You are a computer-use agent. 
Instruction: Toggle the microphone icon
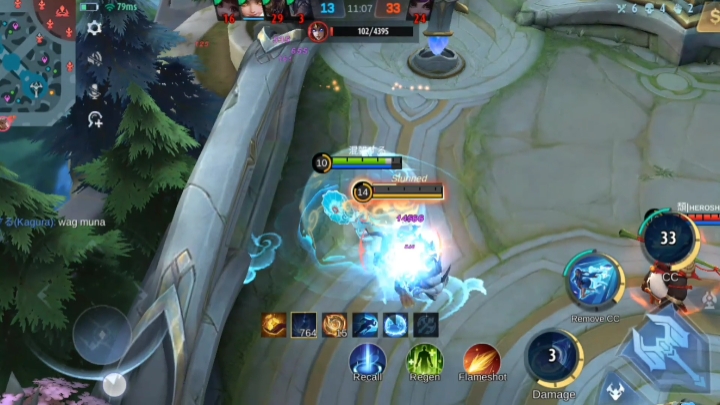tap(94, 90)
